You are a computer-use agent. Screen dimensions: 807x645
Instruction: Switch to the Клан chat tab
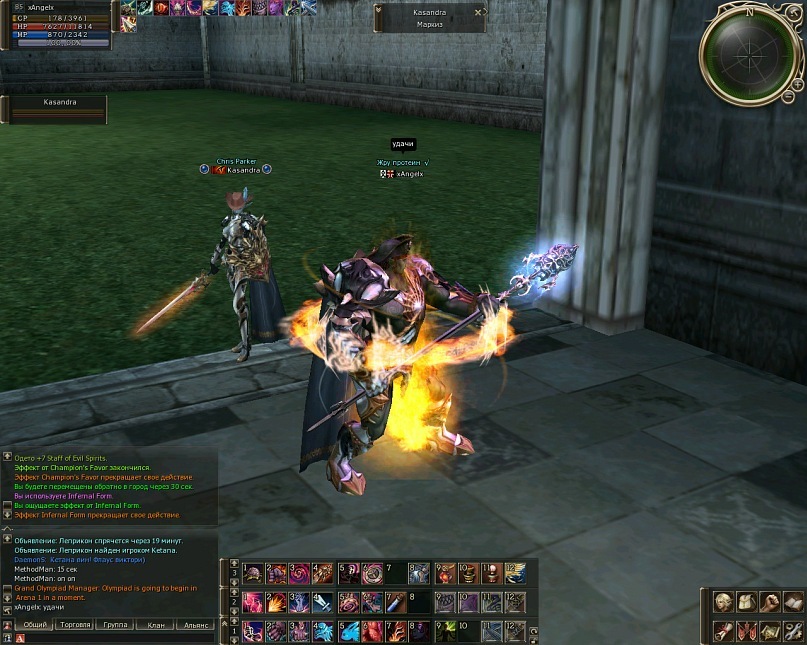pos(156,625)
